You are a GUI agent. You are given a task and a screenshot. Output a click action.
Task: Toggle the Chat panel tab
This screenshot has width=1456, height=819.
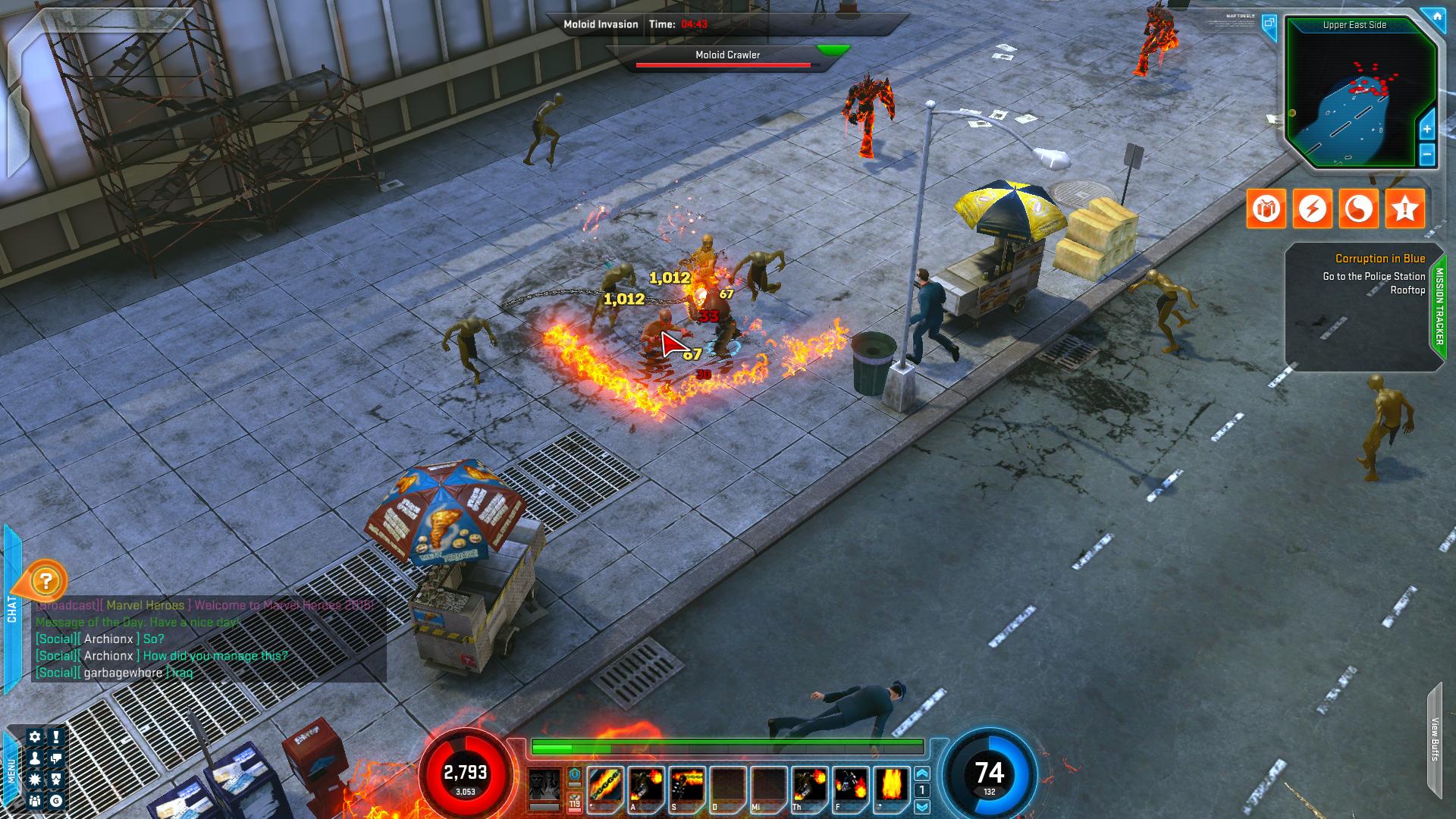point(11,608)
